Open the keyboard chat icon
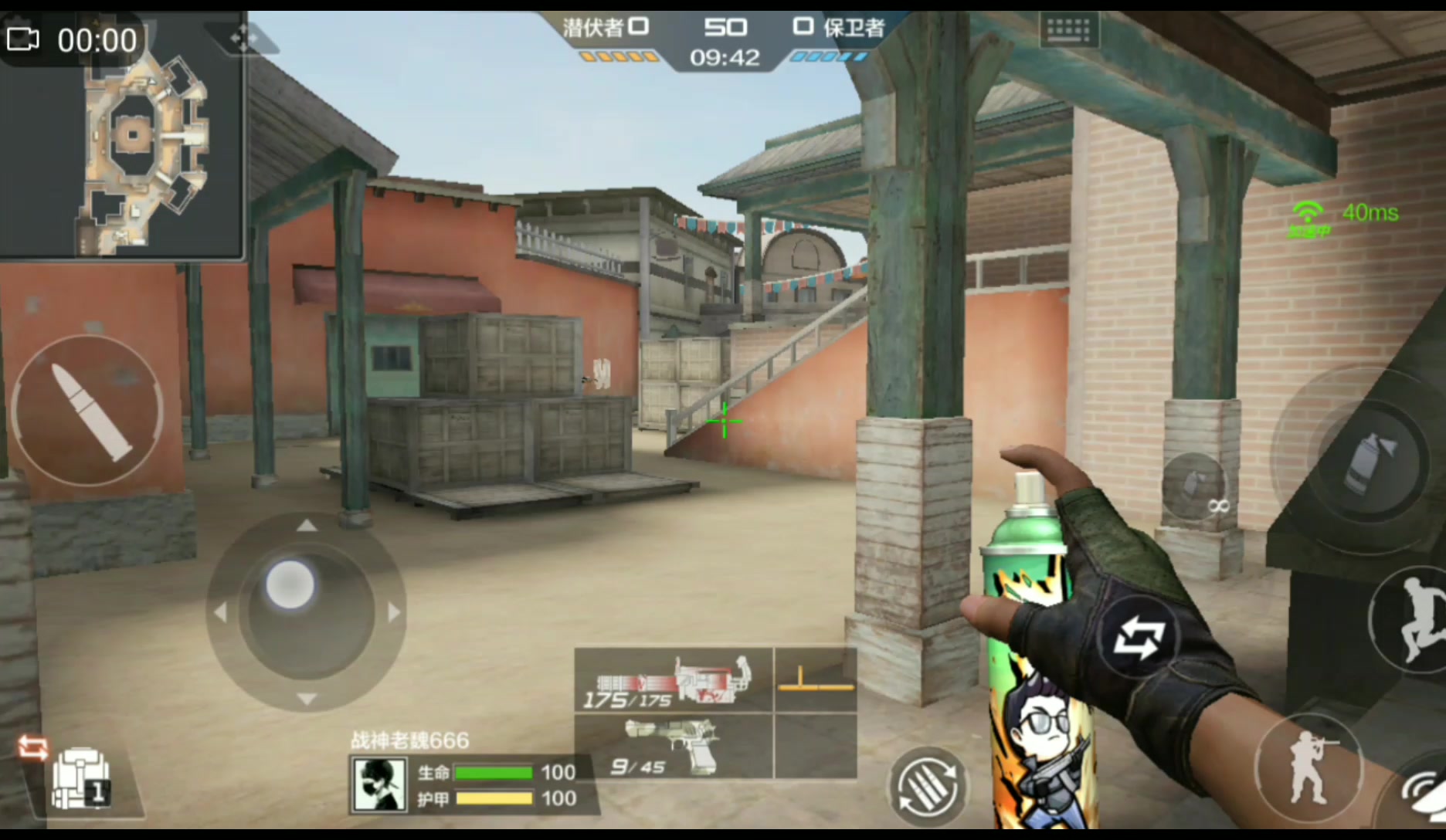 click(1069, 31)
